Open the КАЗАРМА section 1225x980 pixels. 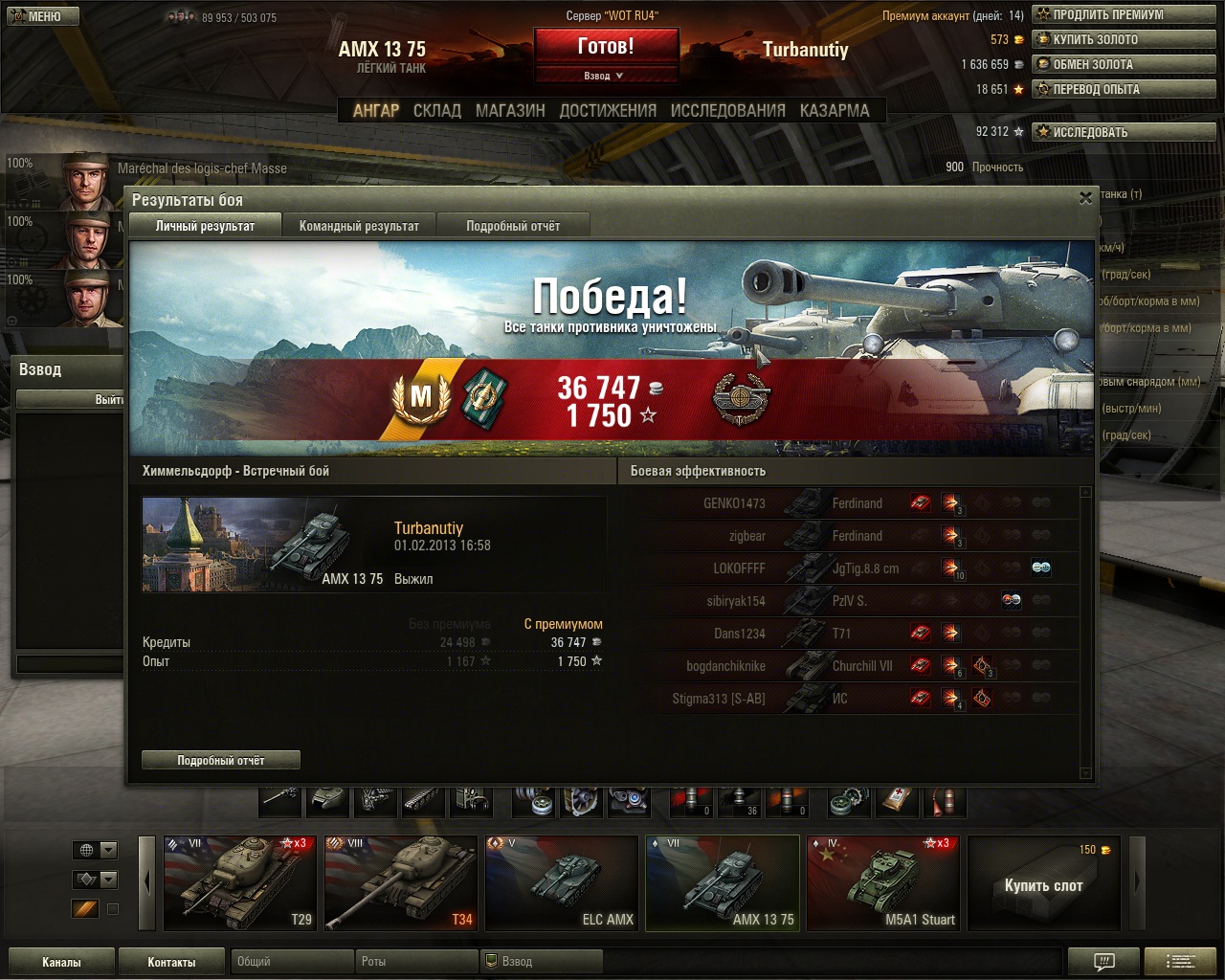(x=835, y=111)
